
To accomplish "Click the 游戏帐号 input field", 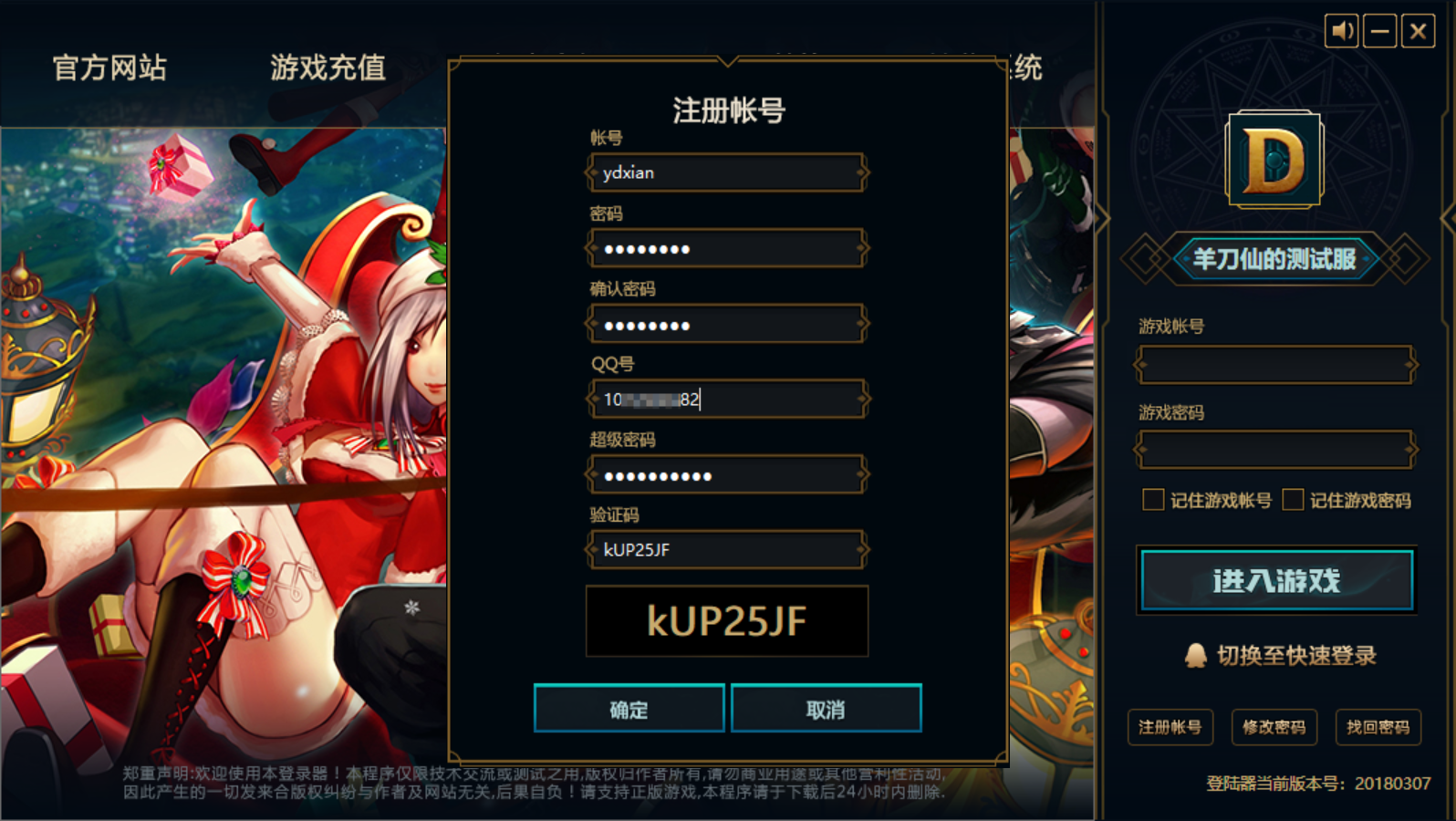I will pyautogui.click(x=1274, y=364).
